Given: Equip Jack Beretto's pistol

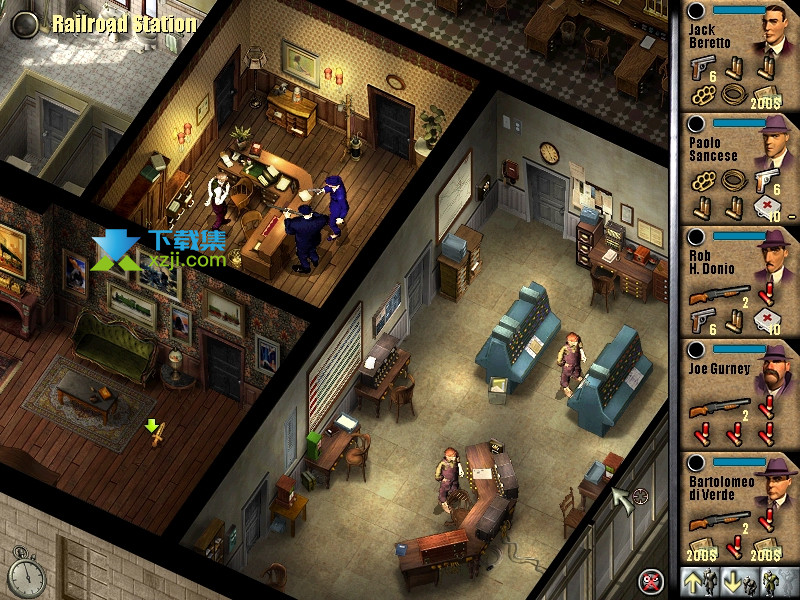Looking at the screenshot, I should click(701, 67).
